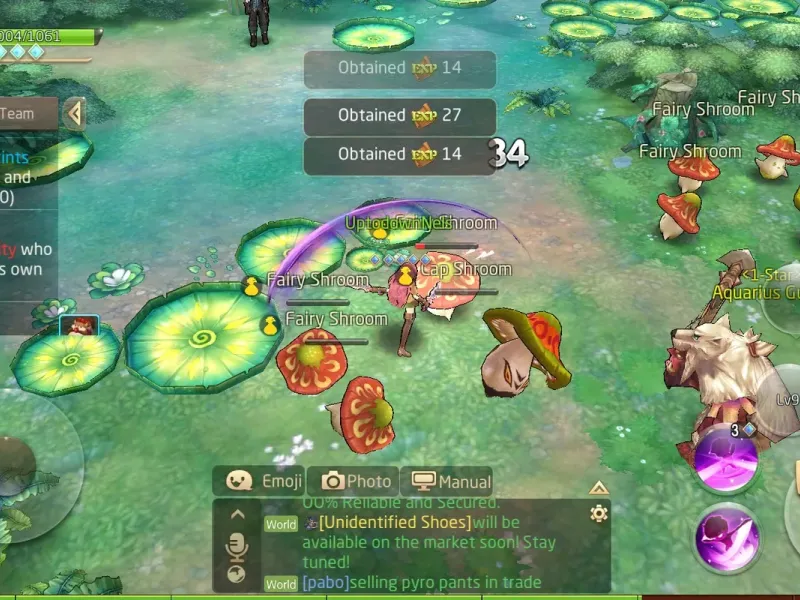Image resolution: width=800 pixels, height=600 pixels.
Task: Click the pabo player name in chat
Action: pos(325,582)
